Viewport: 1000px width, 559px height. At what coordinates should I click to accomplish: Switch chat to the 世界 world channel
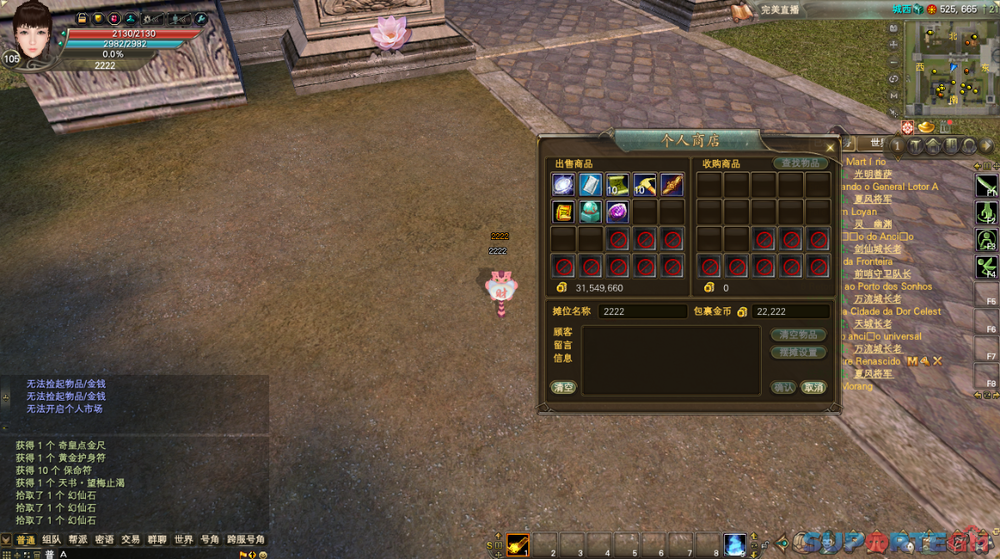click(x=183, y=540)
